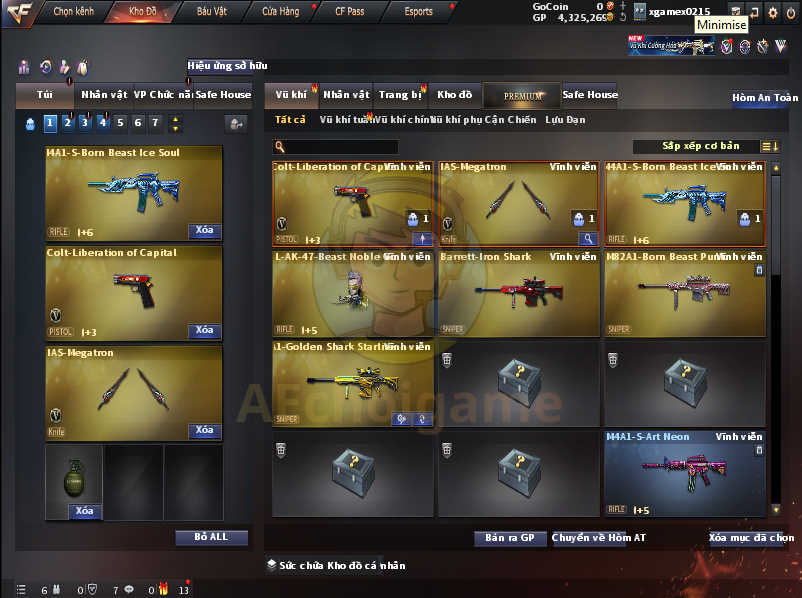This screenshot has height=598, width=802.
Task: Show only Lựu Đạn grenades
Action: pyautogui.click(x=565, y=120)
